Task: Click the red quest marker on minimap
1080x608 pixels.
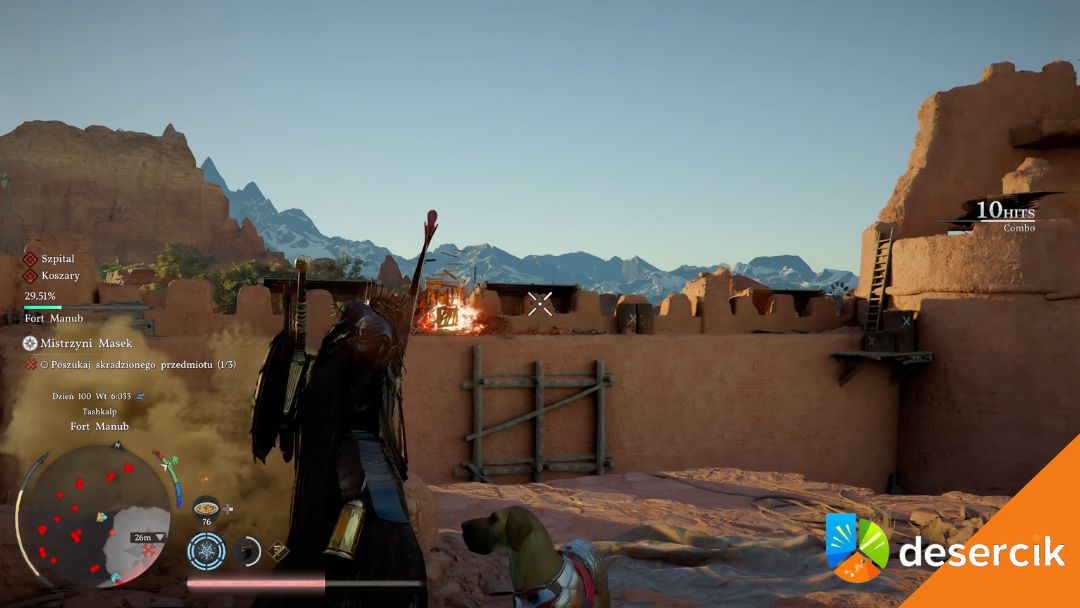Action: pyautogui.click(x=149, y=551)
